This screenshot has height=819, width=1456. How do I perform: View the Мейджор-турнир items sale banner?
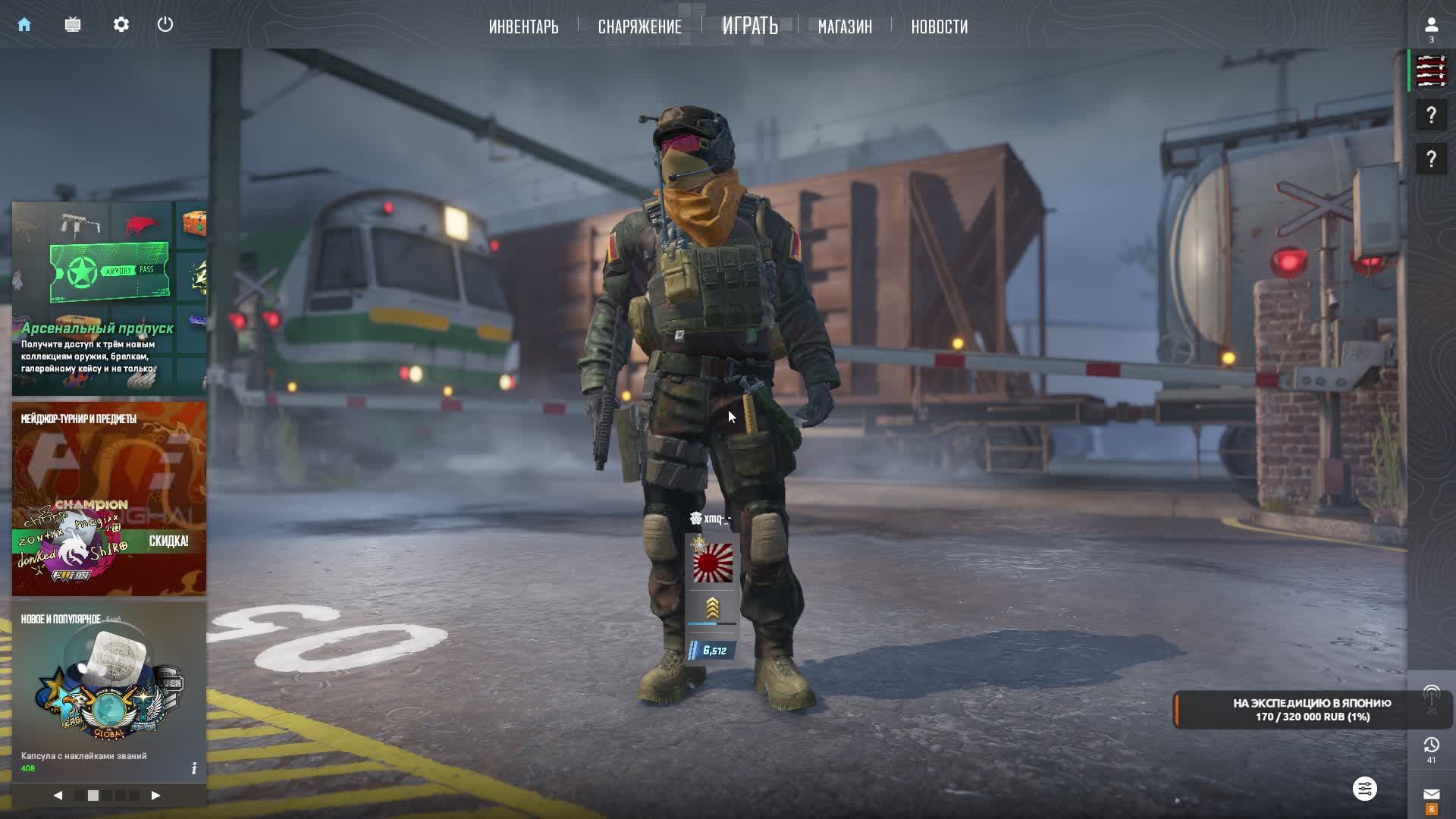coord(109,498)
